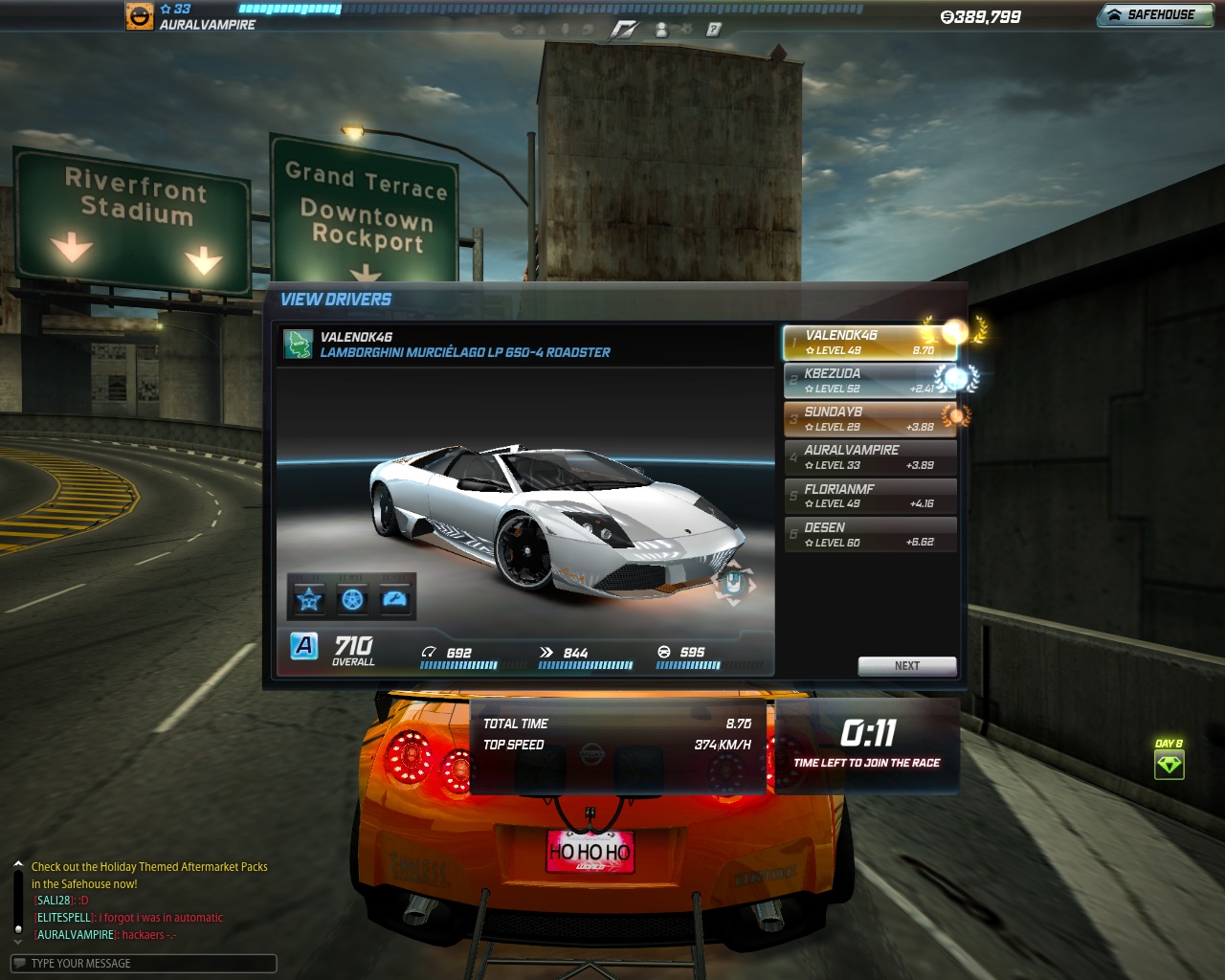Select driver KBEZUDA in the results list
The width and height of the screenshot is (1225, 980).
pos(869,381)
